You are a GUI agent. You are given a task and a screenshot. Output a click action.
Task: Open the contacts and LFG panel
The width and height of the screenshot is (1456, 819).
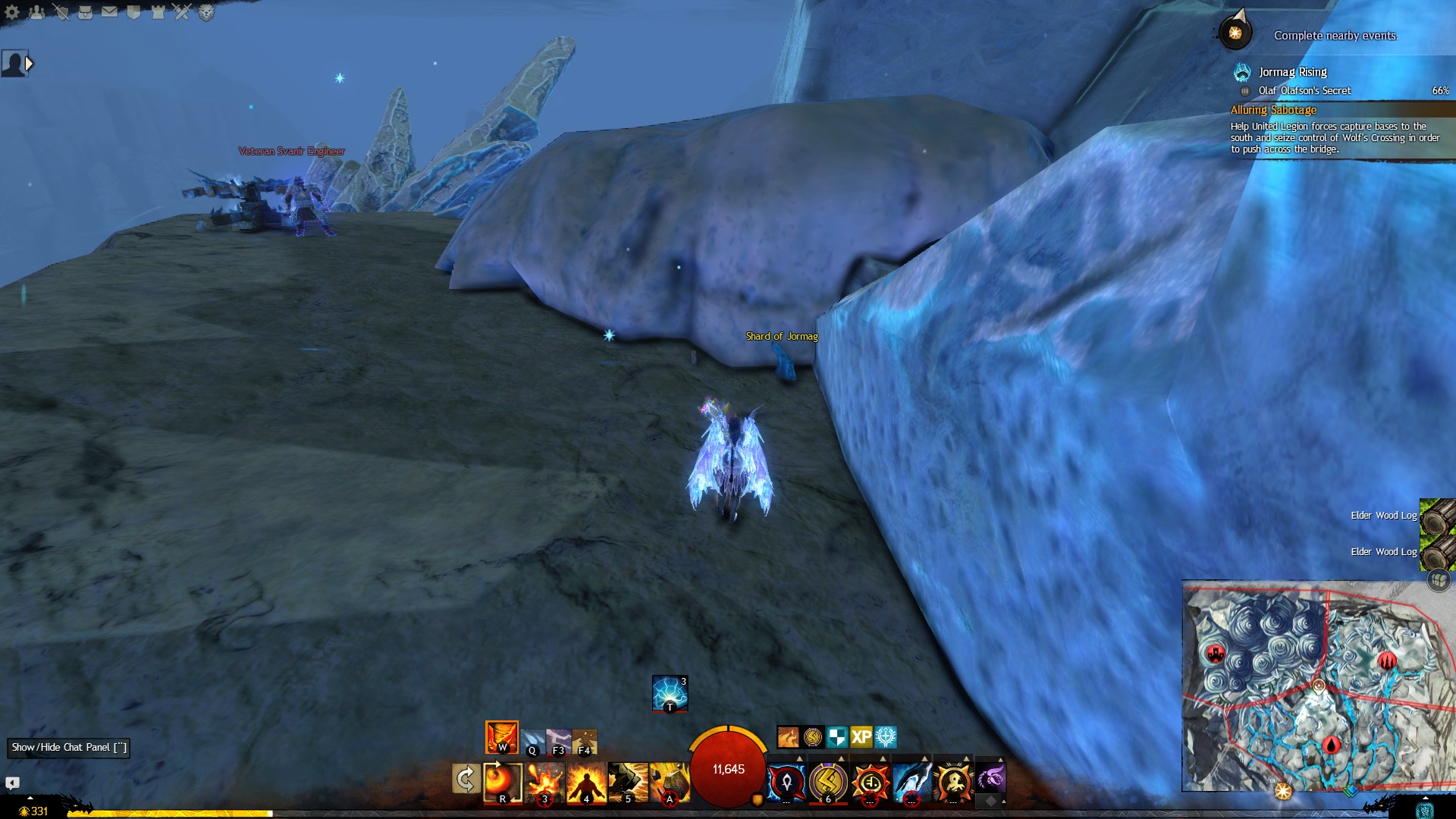coord(36,11)
